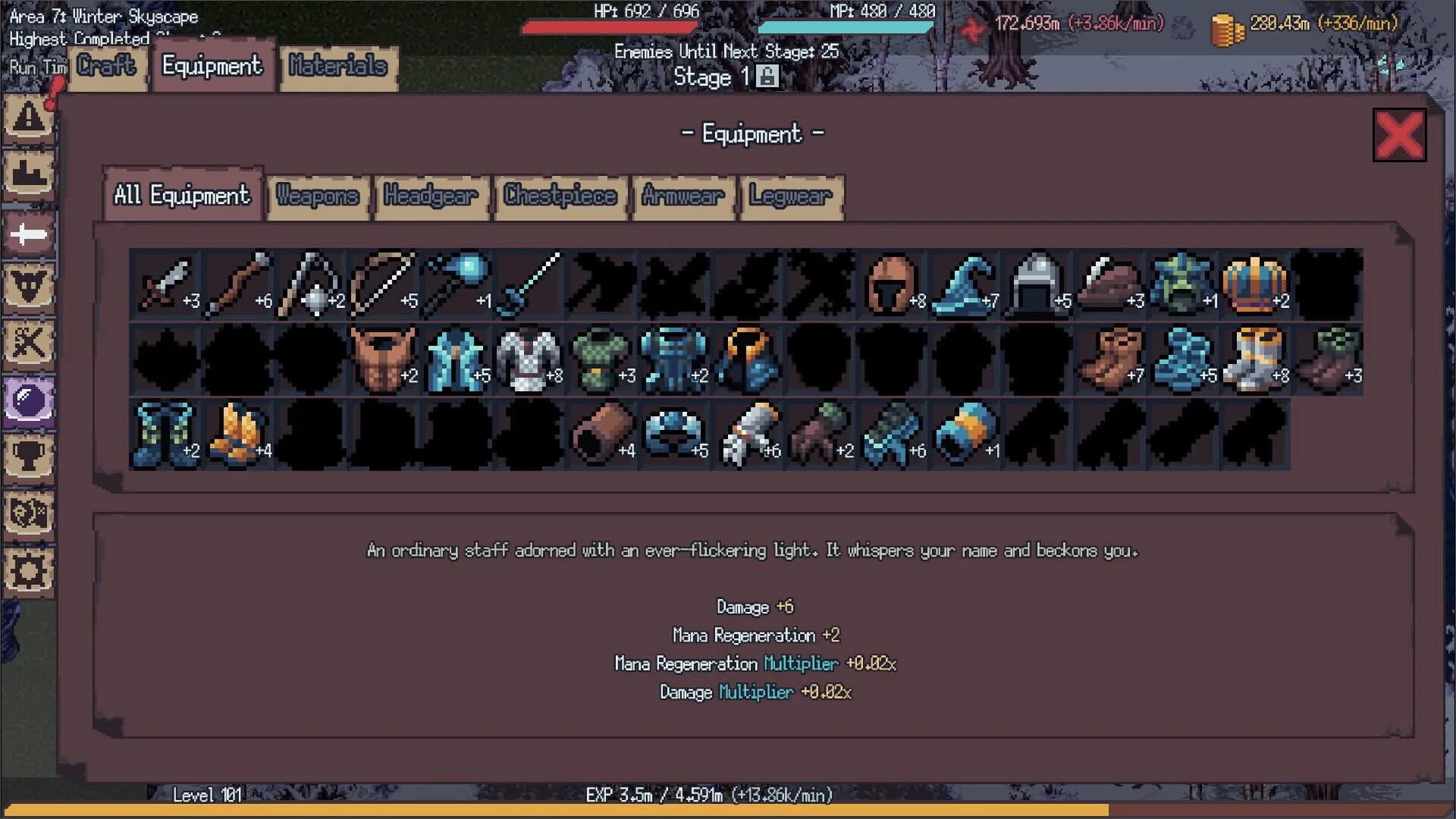The width and height of the screenshot is (1456, 819).
Task: Open the Chestpiece category
Action: pyautogui.click(x=560, y=196)
